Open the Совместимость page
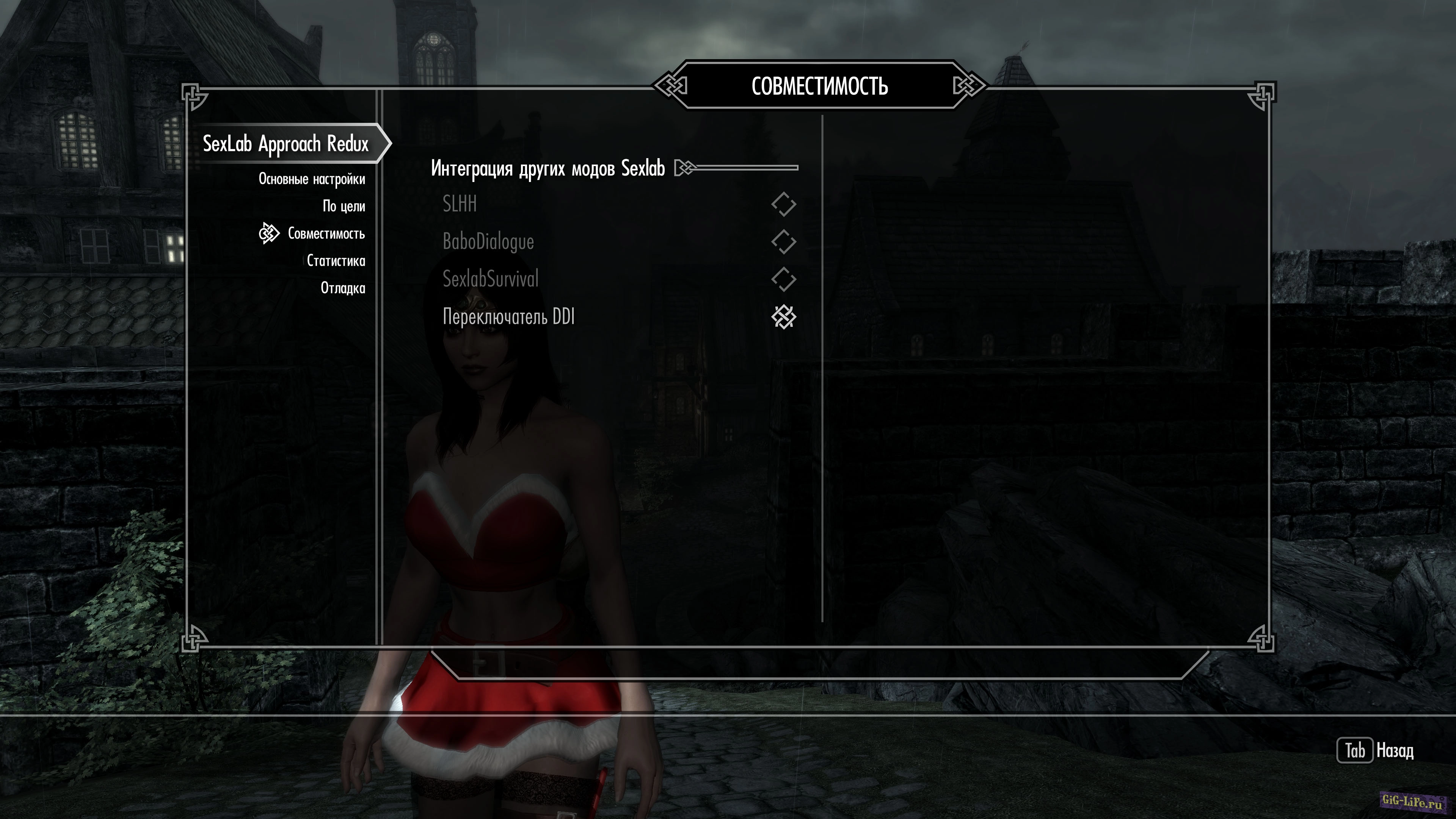The width and height of the screenshot is (1456, 819). [x=326, y=234]
